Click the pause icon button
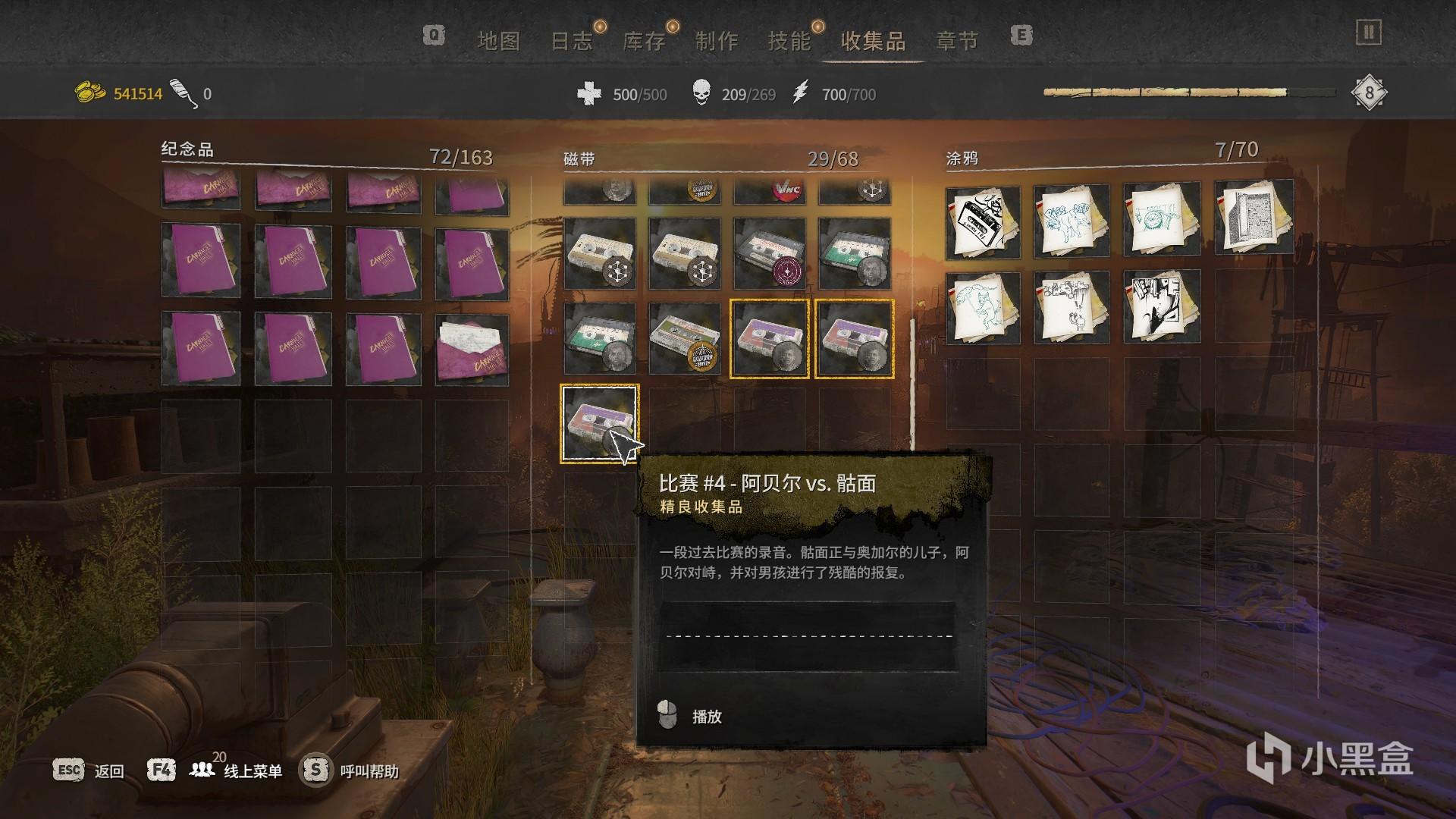This screenshot has height=819, width=1456. click(x=1369, y=33)
